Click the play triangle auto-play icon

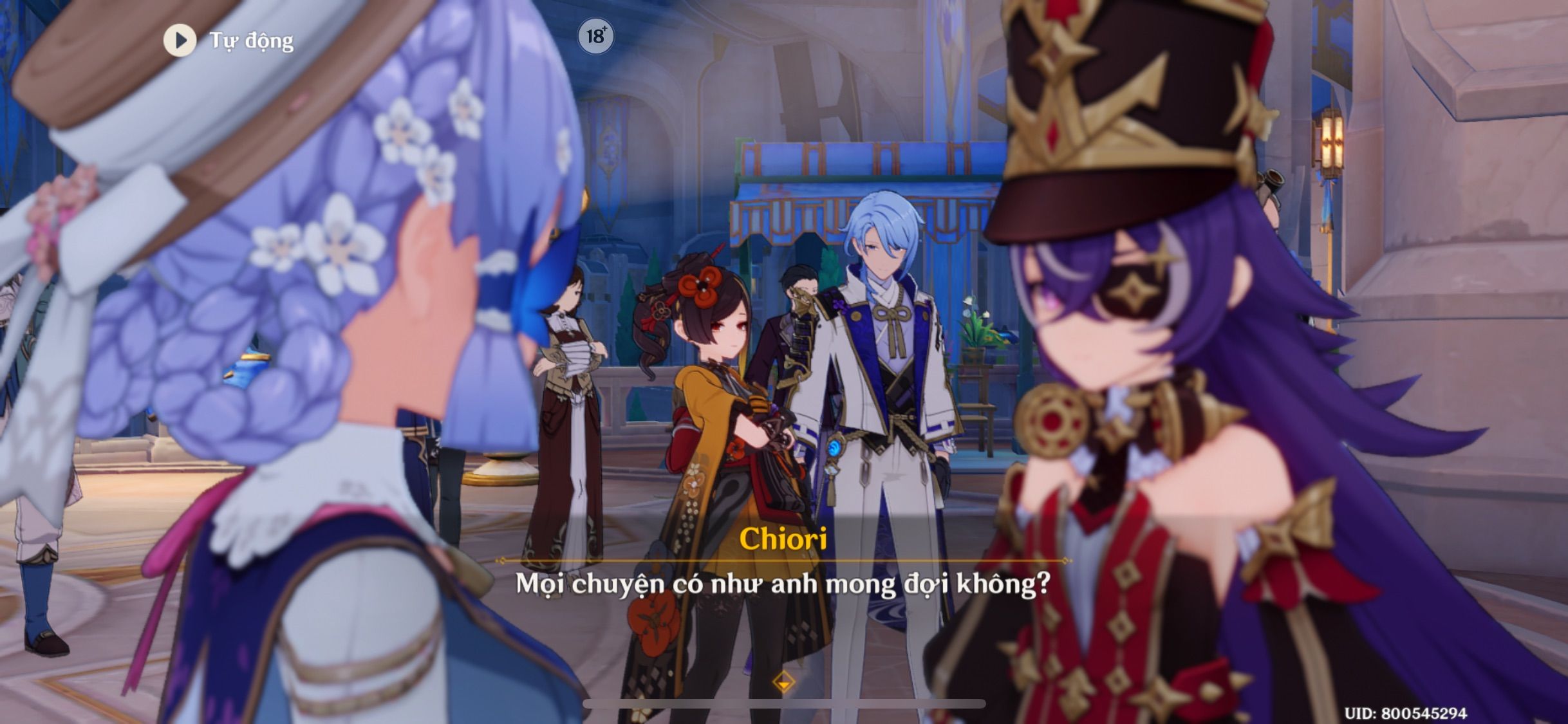(181, 41)
